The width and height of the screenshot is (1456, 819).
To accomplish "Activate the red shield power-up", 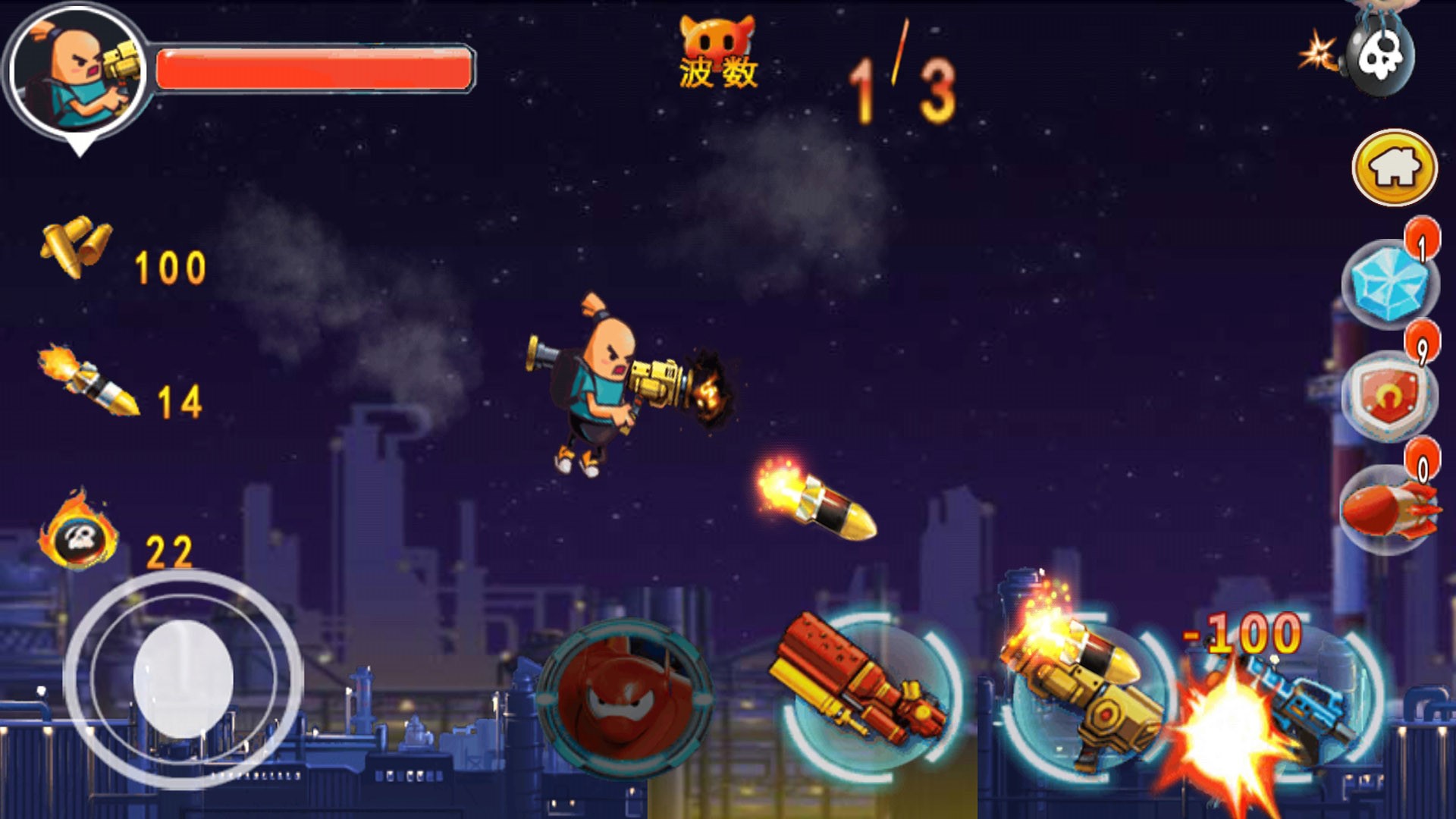I will pyautogui.click(x=1389, y=396).
